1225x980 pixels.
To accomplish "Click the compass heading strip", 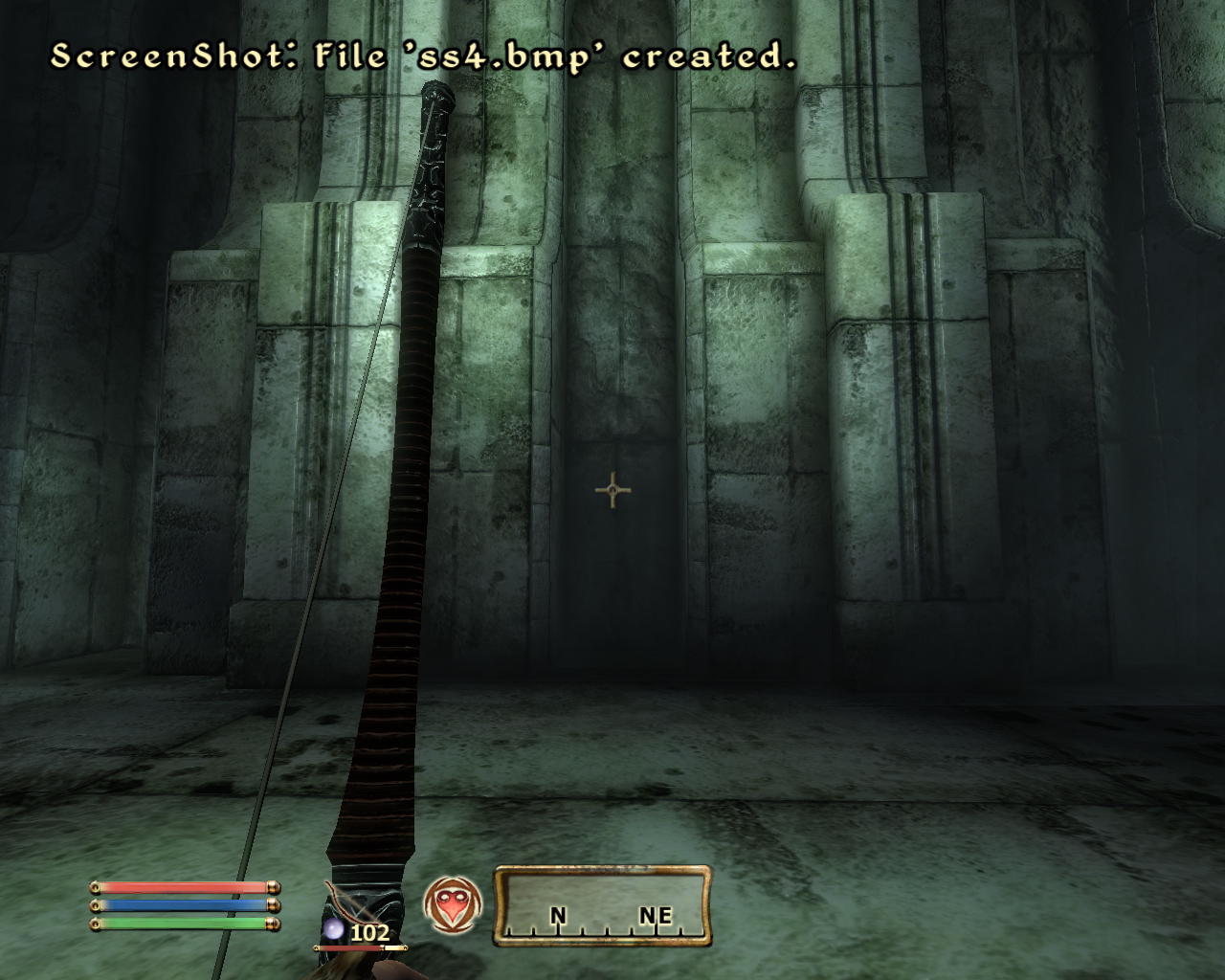I will click(602, 906).
